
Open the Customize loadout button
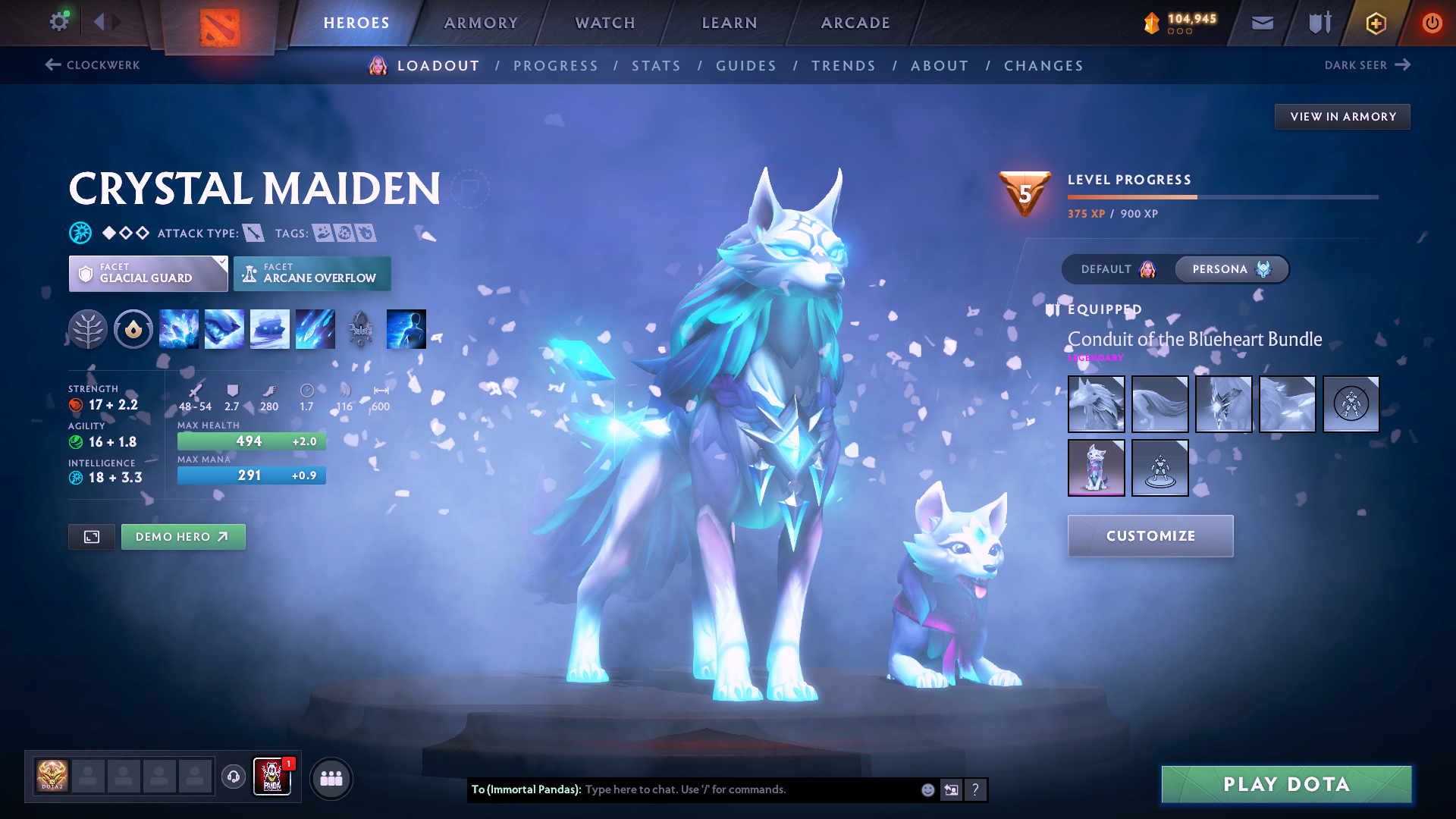[1150, 536]
